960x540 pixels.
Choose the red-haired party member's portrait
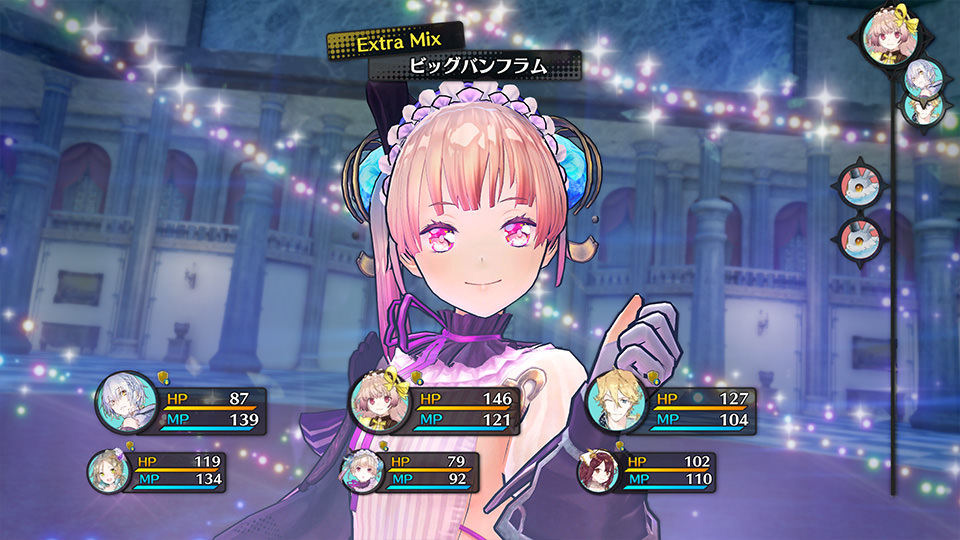pos(598,471)
